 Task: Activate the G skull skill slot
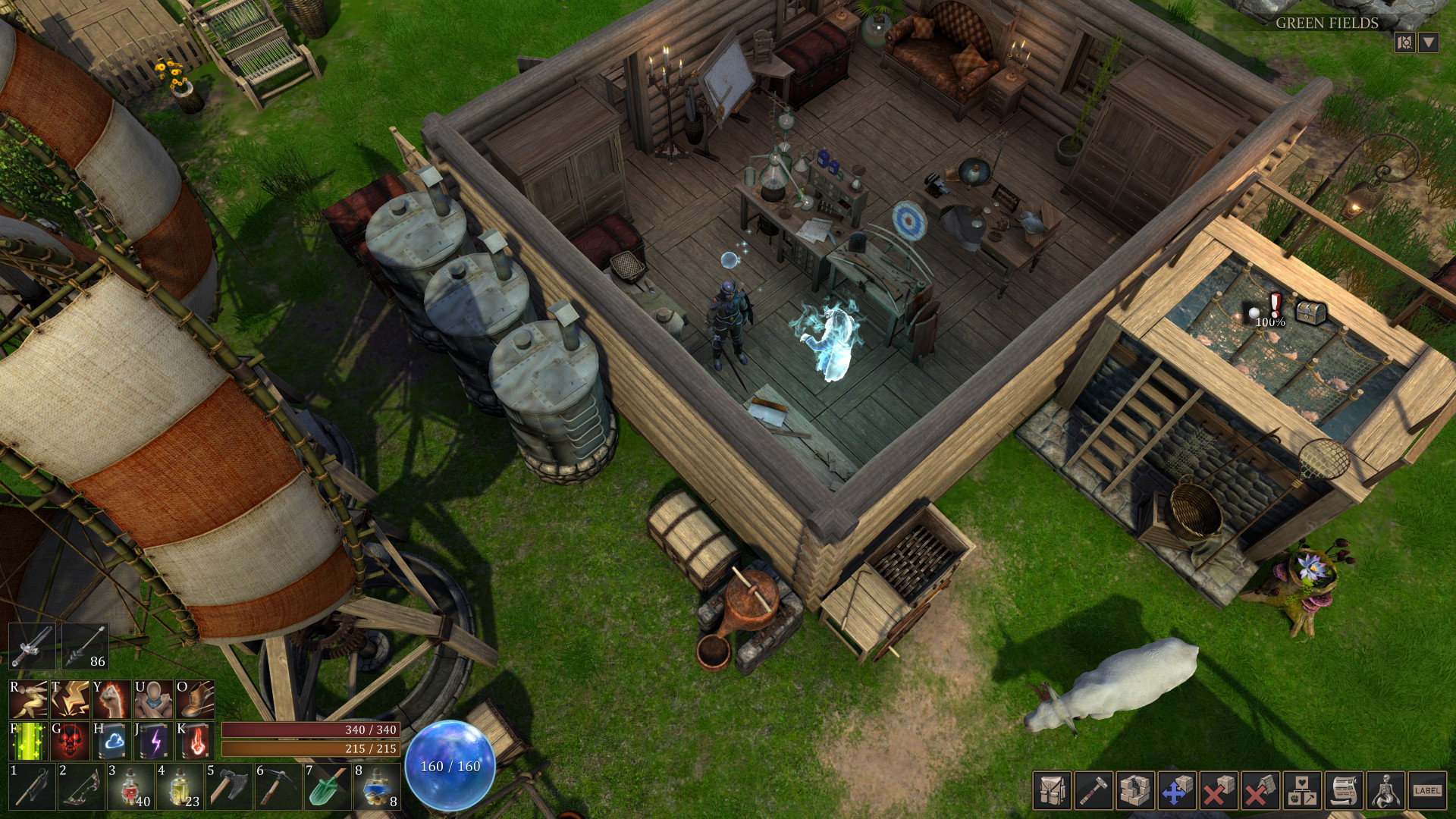tap(70, 742)
